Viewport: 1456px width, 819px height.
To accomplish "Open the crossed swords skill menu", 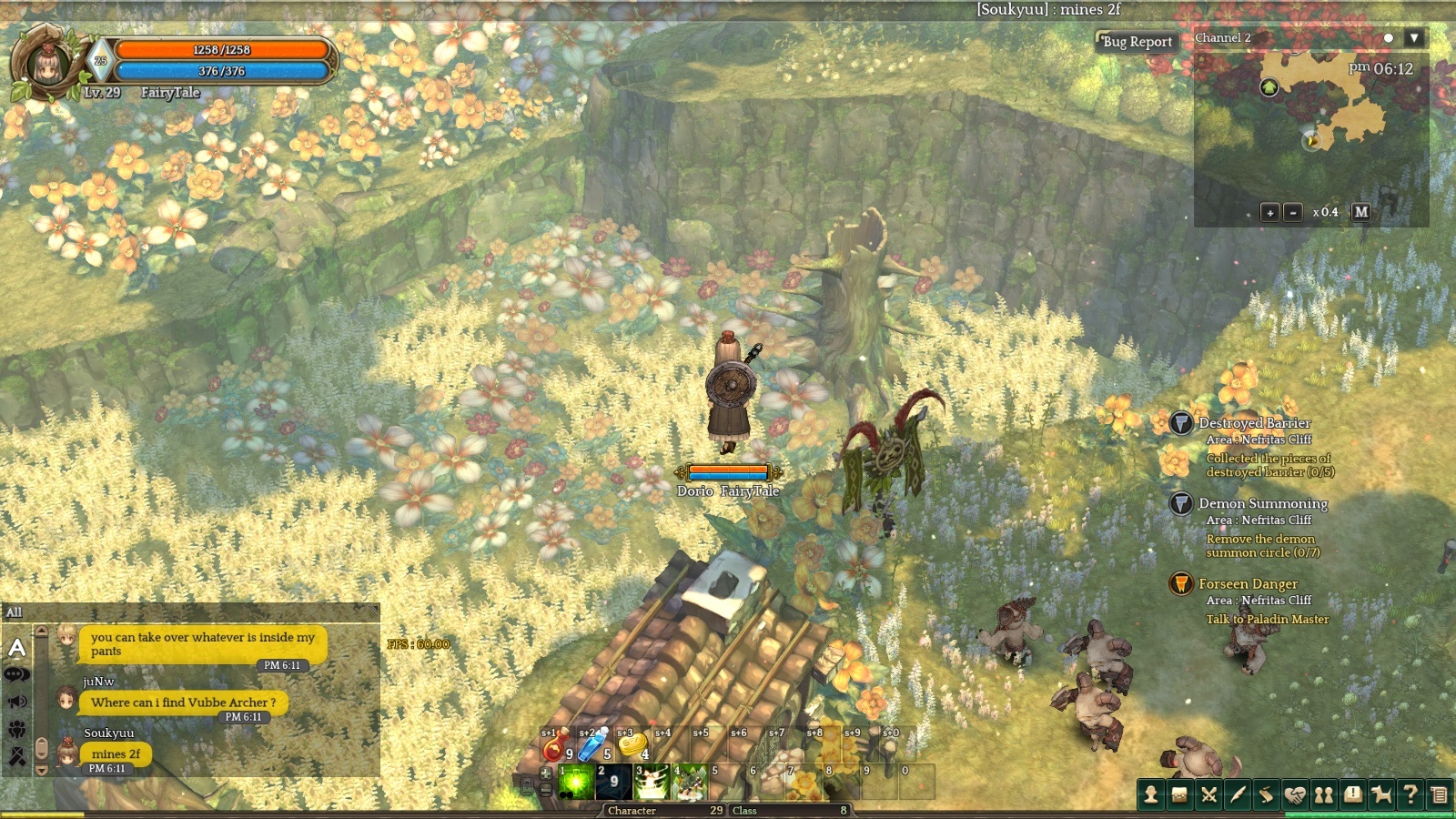I will click(x=1208, y=794).
